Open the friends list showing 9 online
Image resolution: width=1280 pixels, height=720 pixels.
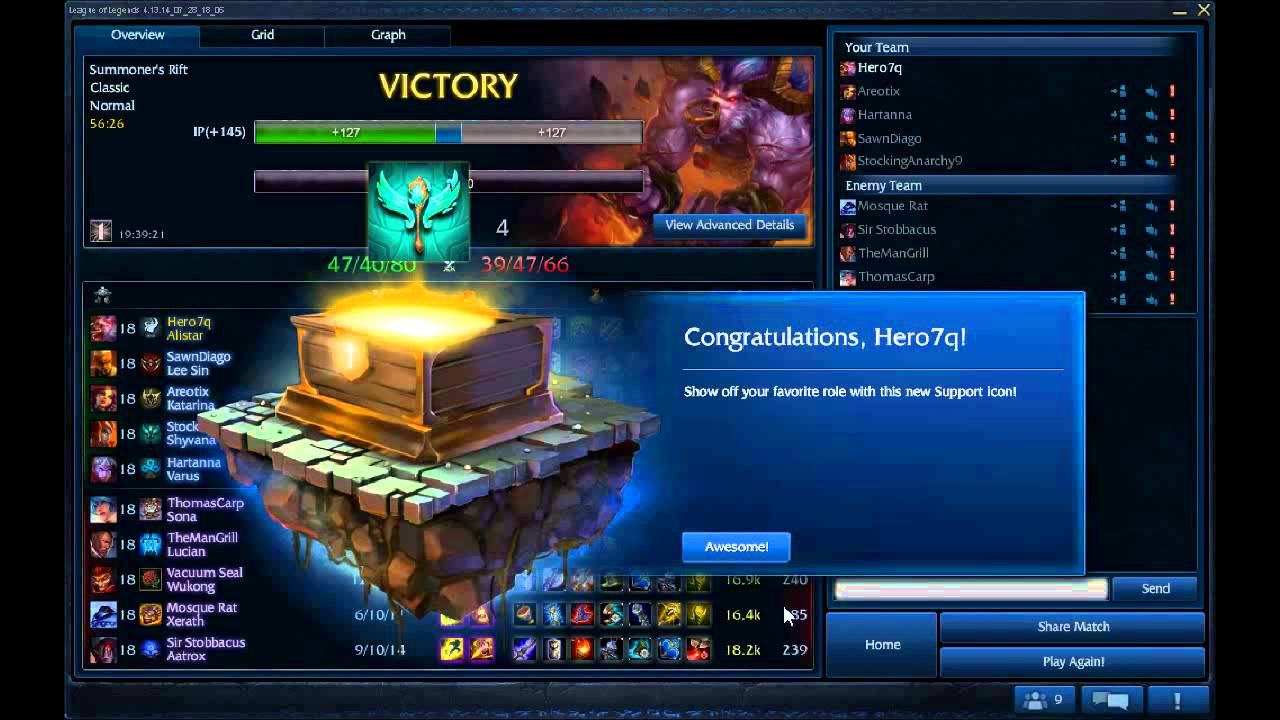pyautogui.click(x=1040, y=700)
